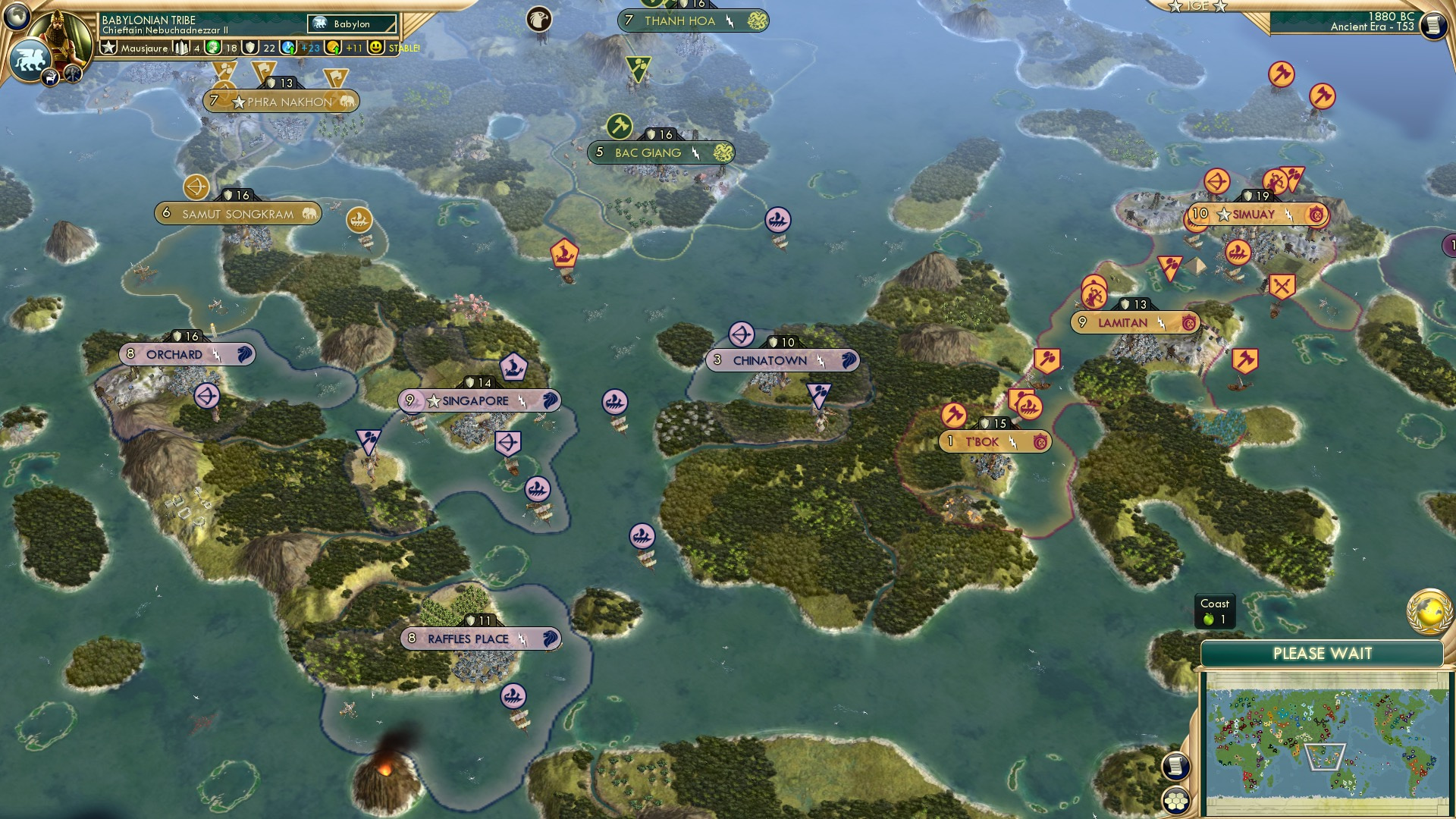Image resolution: width=1456 pixels, height=819 pixels.
Task: Click the smiley happiness icon labeled STABLE
Action: click(375, 49)
